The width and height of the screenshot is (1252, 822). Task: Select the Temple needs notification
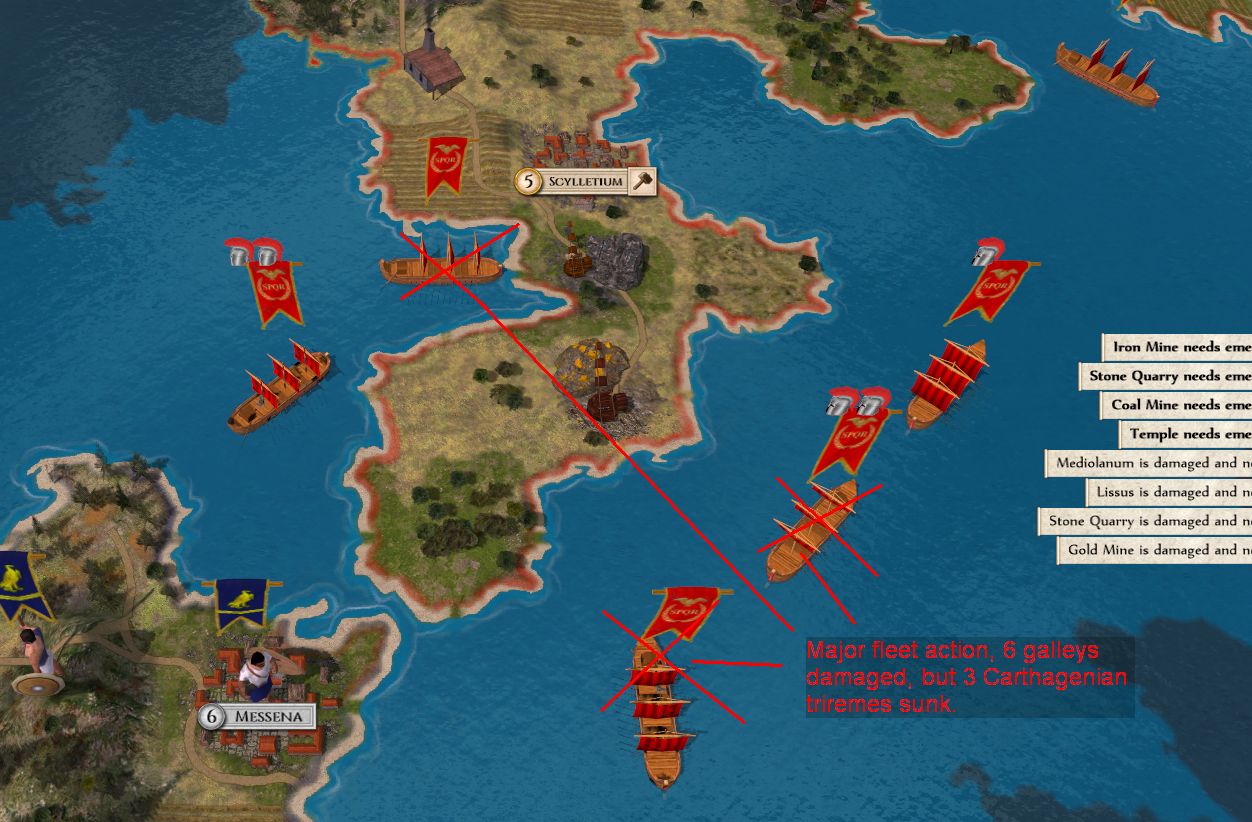click(1187, 434)
